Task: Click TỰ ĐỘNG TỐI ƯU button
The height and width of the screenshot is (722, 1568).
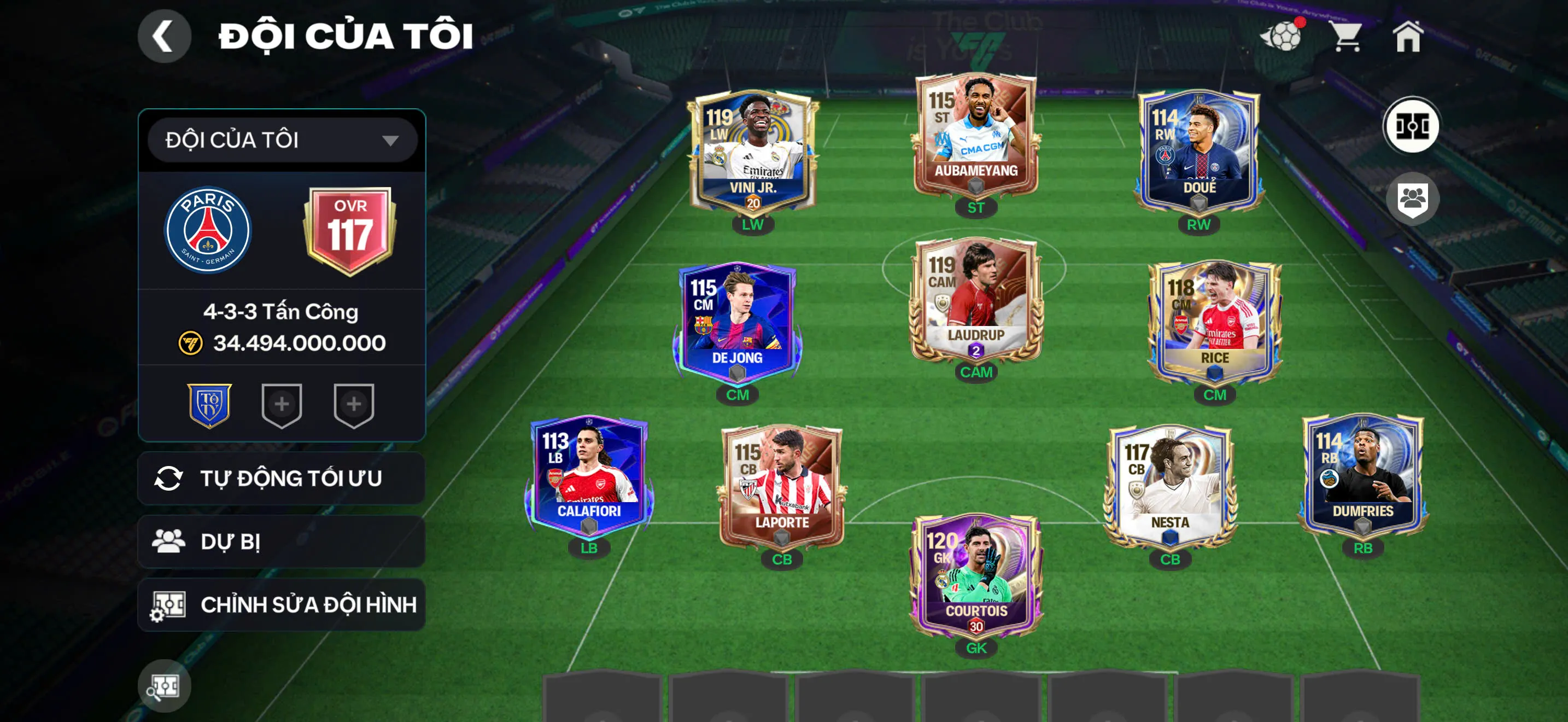Action: point(281,479)
